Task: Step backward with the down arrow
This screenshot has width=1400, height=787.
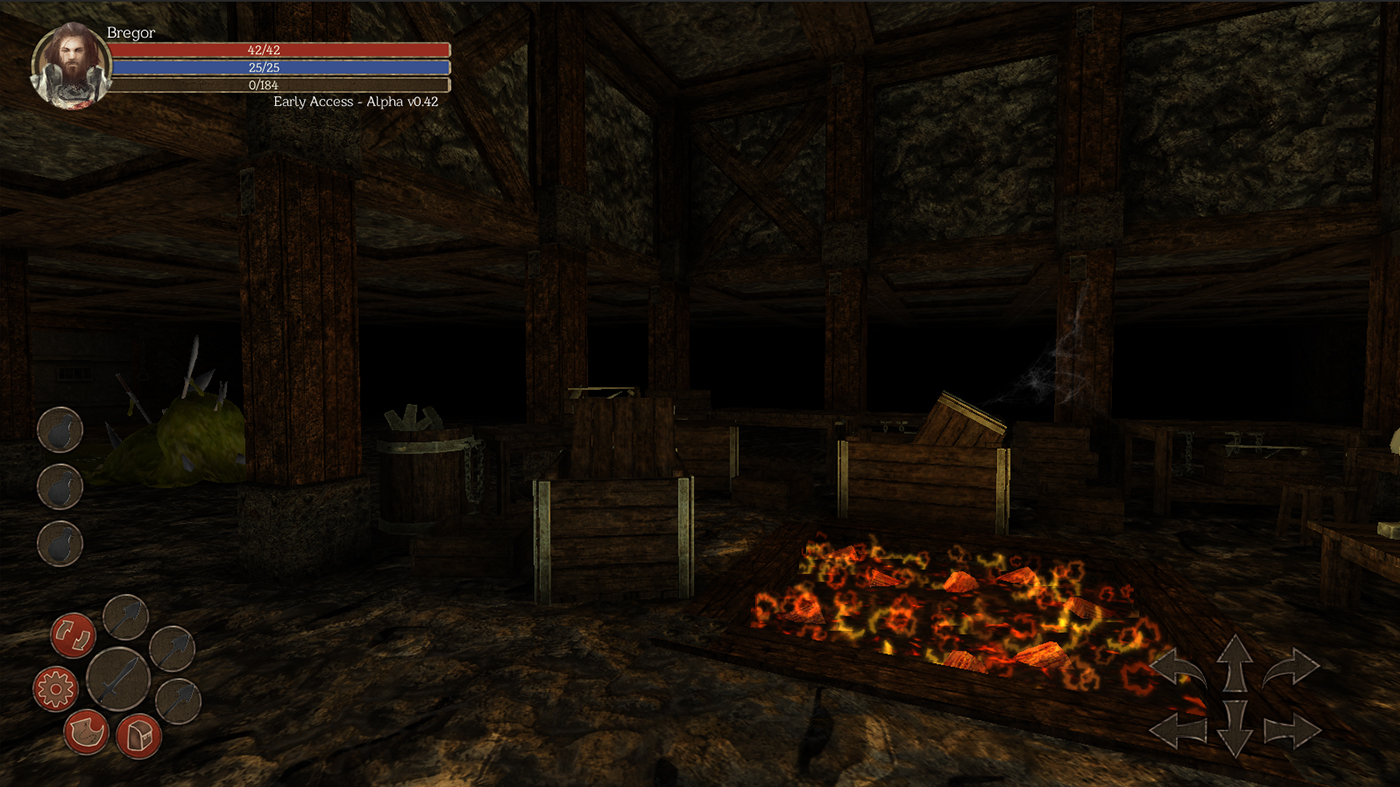Action: [1235, 728]
